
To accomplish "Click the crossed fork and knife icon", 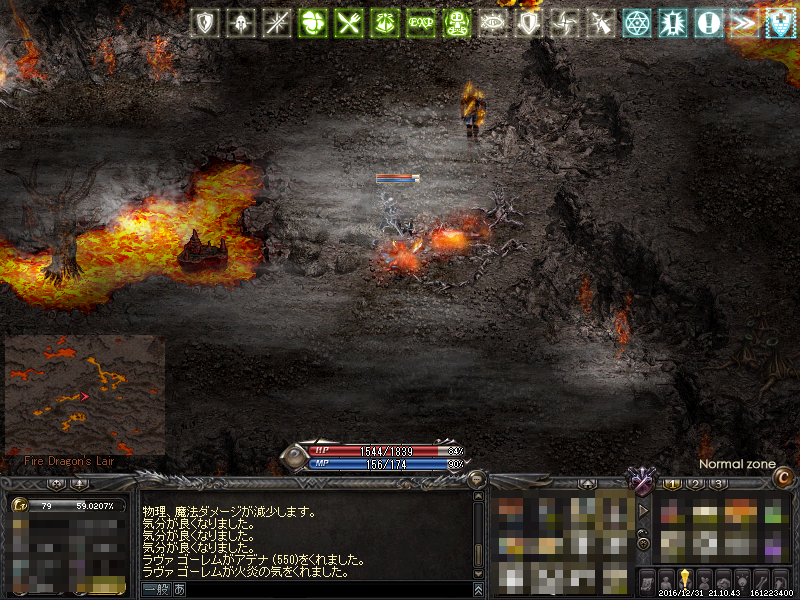I will (x=347, y=23).
